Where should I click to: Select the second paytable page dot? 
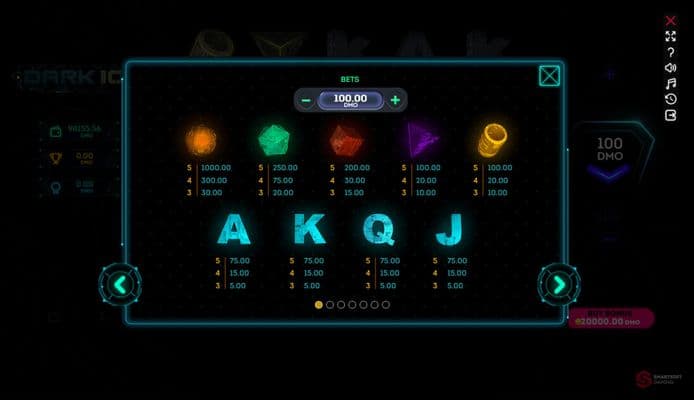coord(330,304)
